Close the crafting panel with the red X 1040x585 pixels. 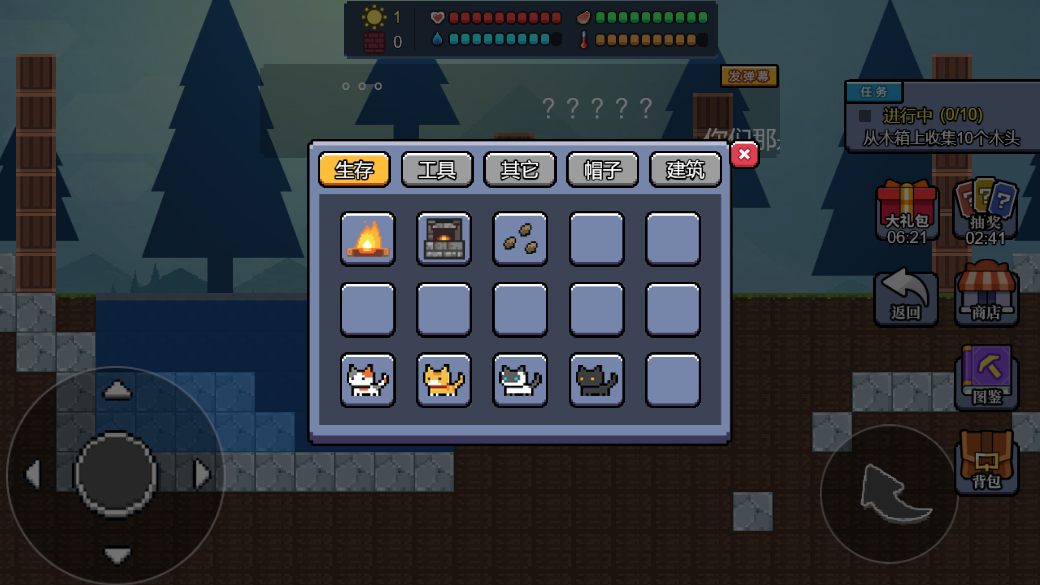point(744,155)
